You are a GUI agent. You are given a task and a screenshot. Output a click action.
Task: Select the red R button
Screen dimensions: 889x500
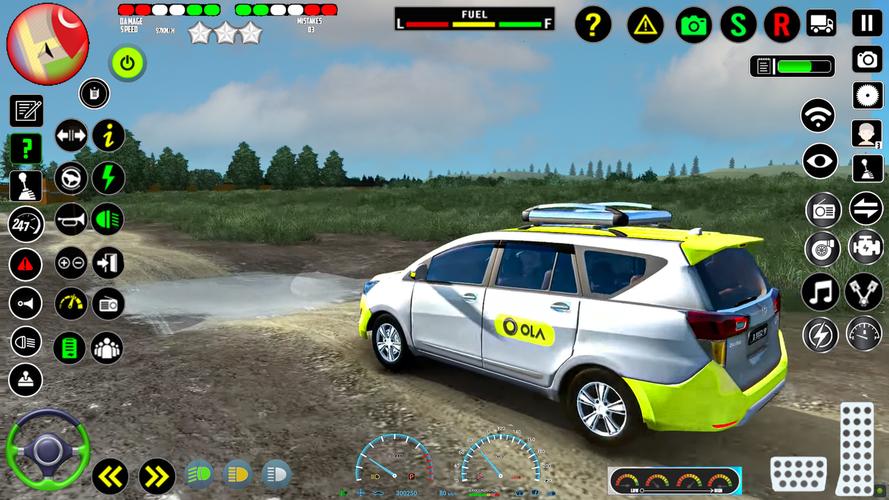(x=782, y=24)
